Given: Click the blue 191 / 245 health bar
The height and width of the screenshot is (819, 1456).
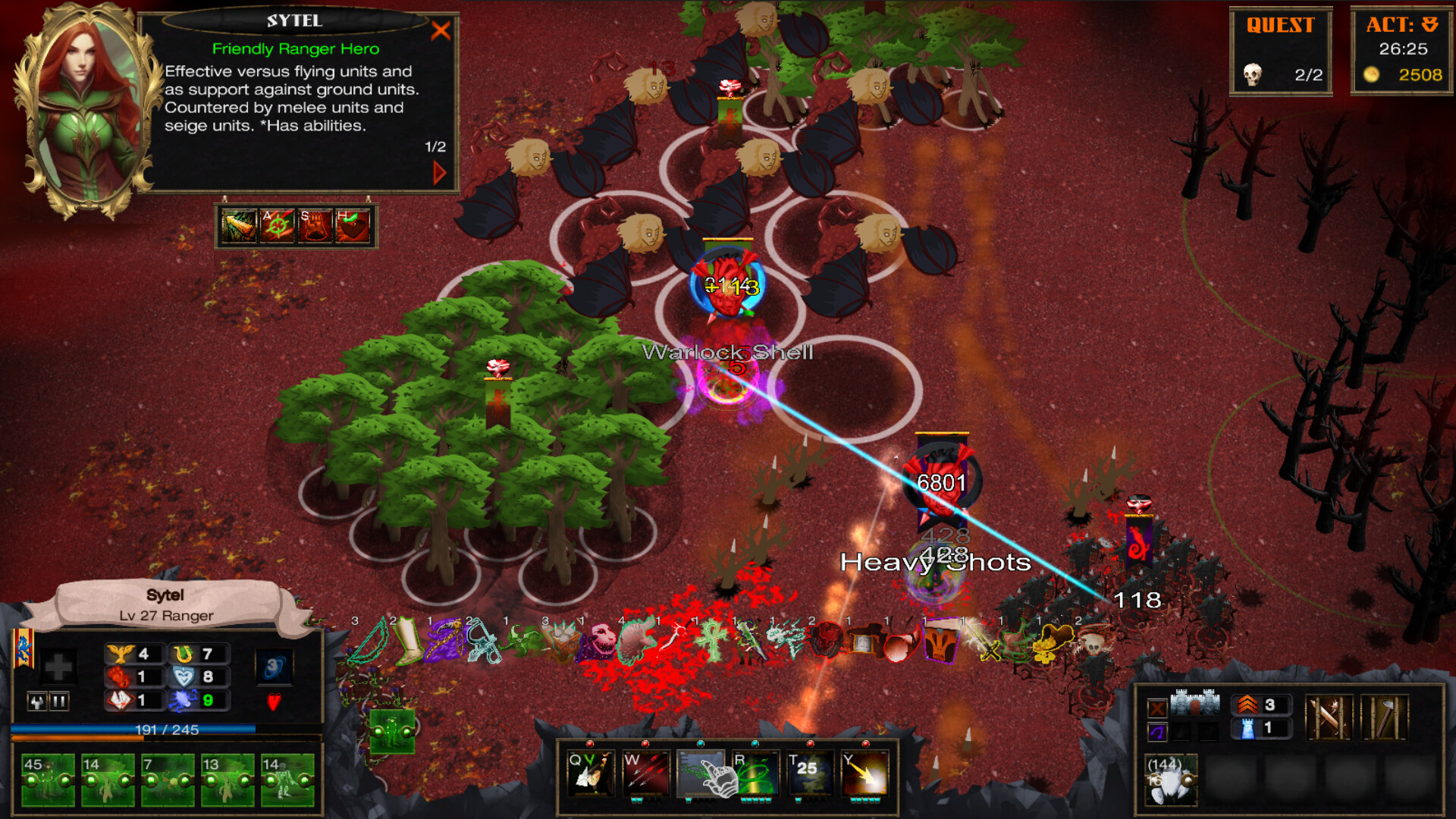Looking at the screenshot, I should 167,730.
